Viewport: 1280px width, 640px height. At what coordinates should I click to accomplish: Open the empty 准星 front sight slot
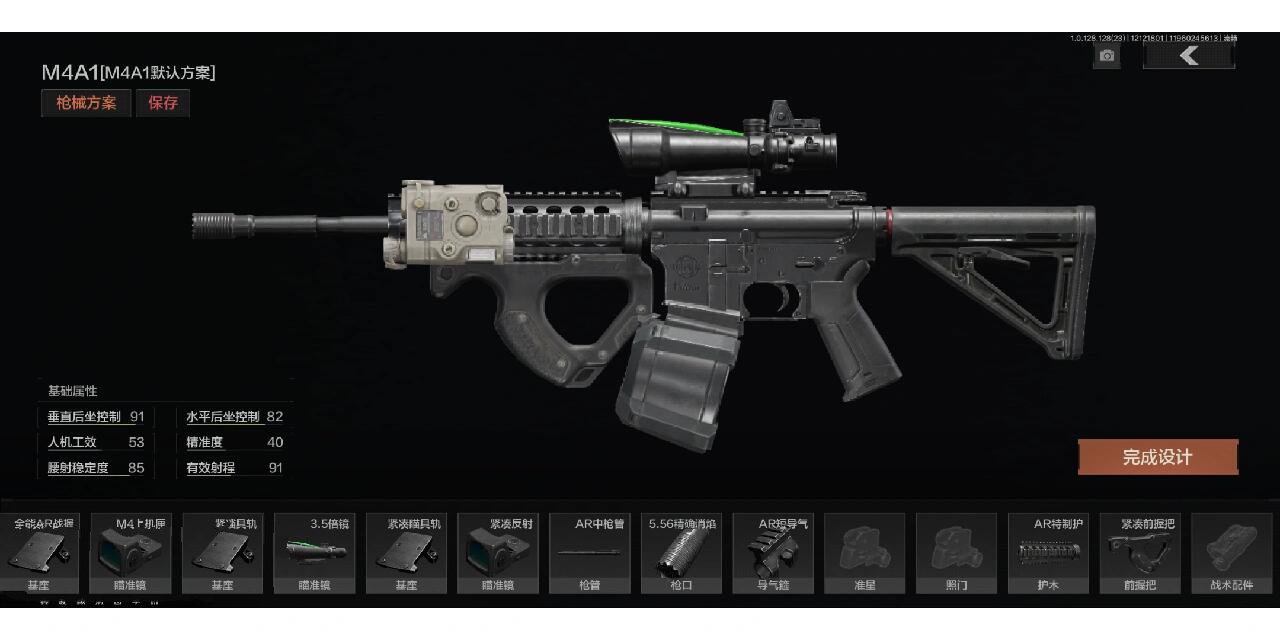865,553
